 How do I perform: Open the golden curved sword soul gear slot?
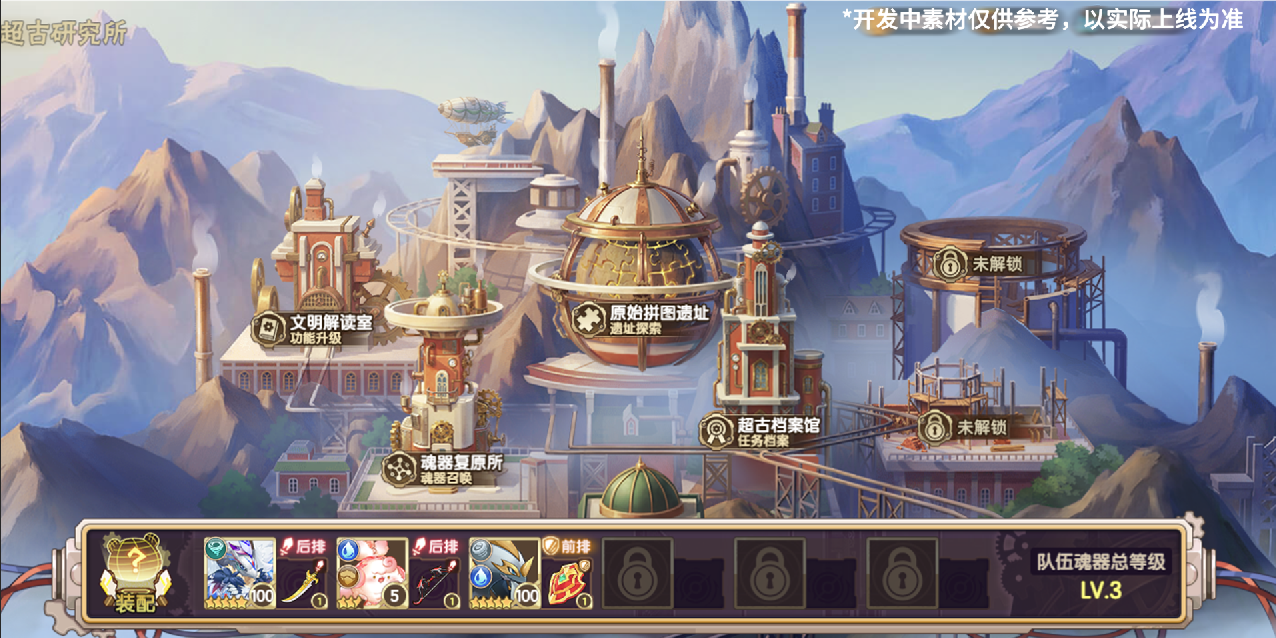click(x=304, y=583)
